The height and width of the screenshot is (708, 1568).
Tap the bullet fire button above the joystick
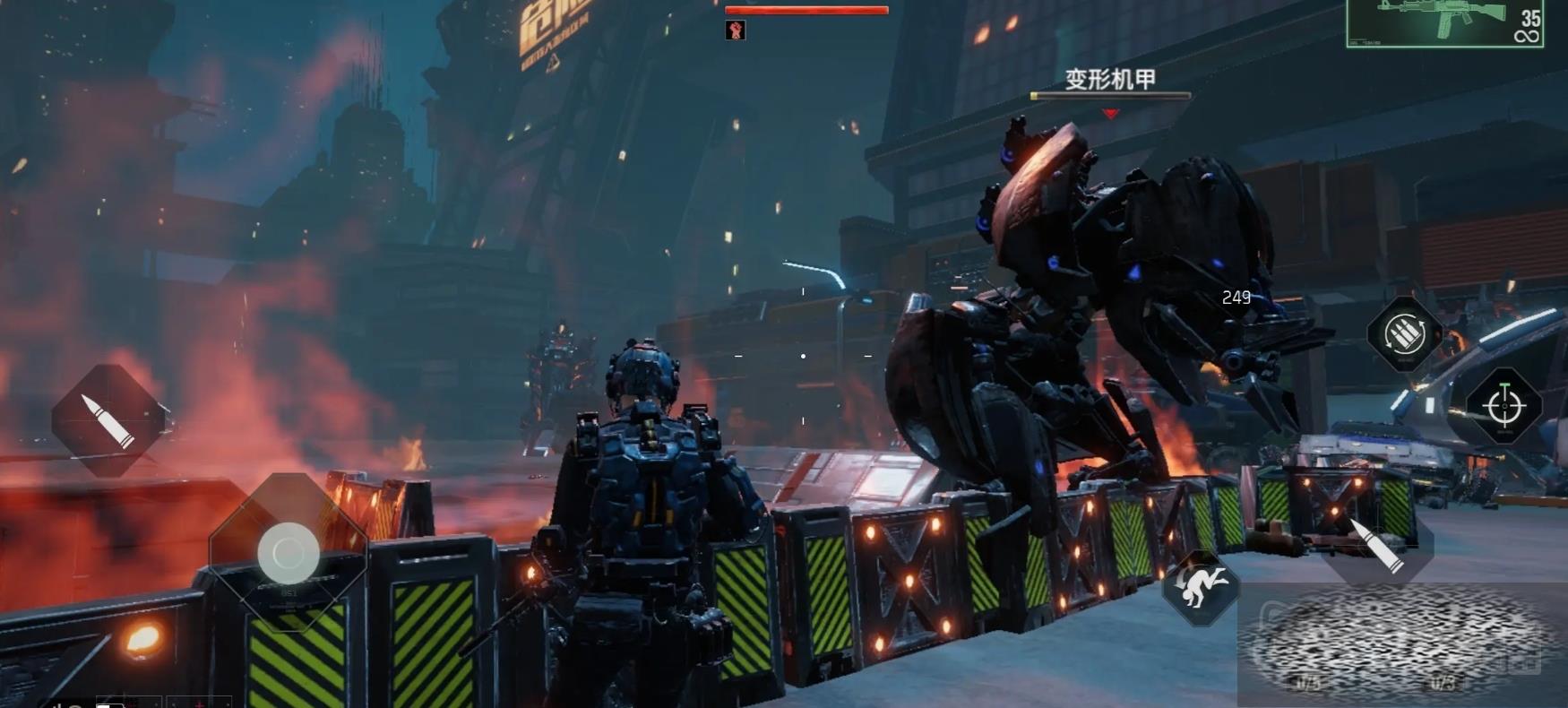[108, 419]
